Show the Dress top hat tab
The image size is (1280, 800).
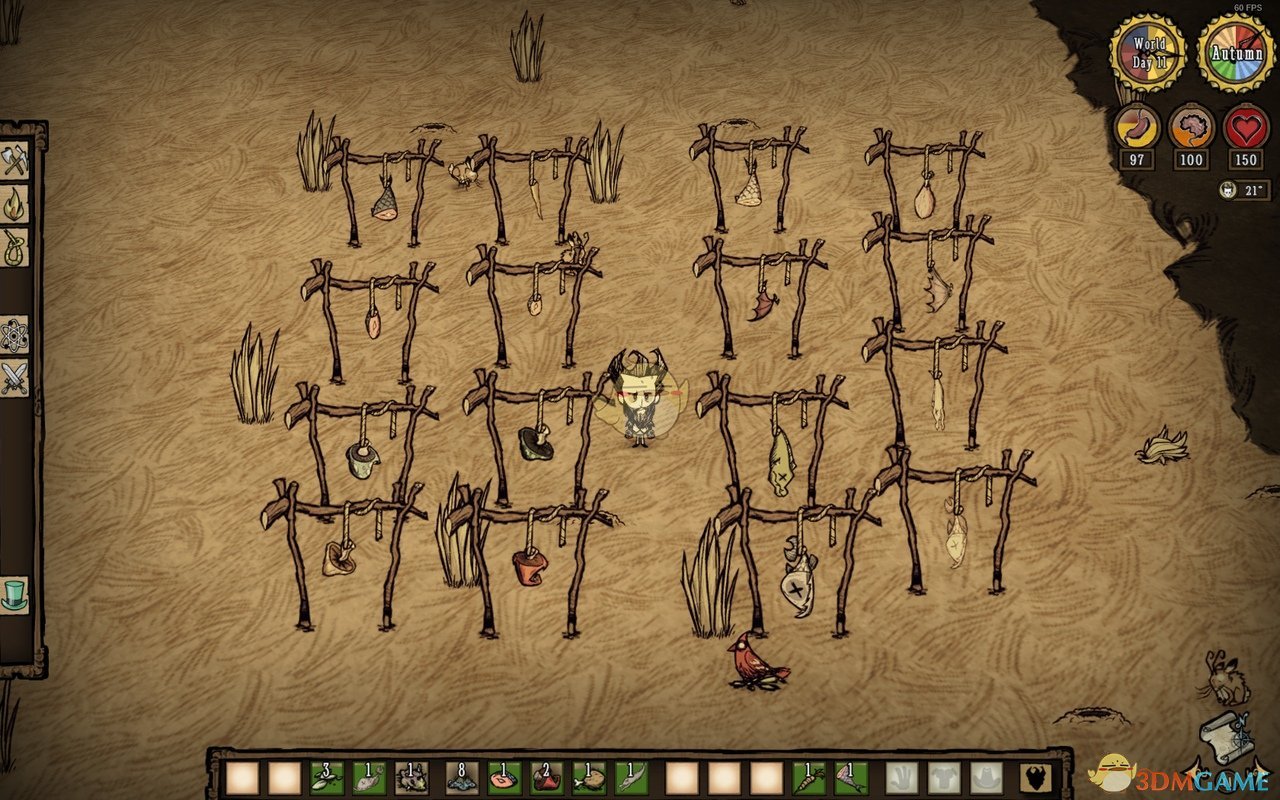click(14, 593)
